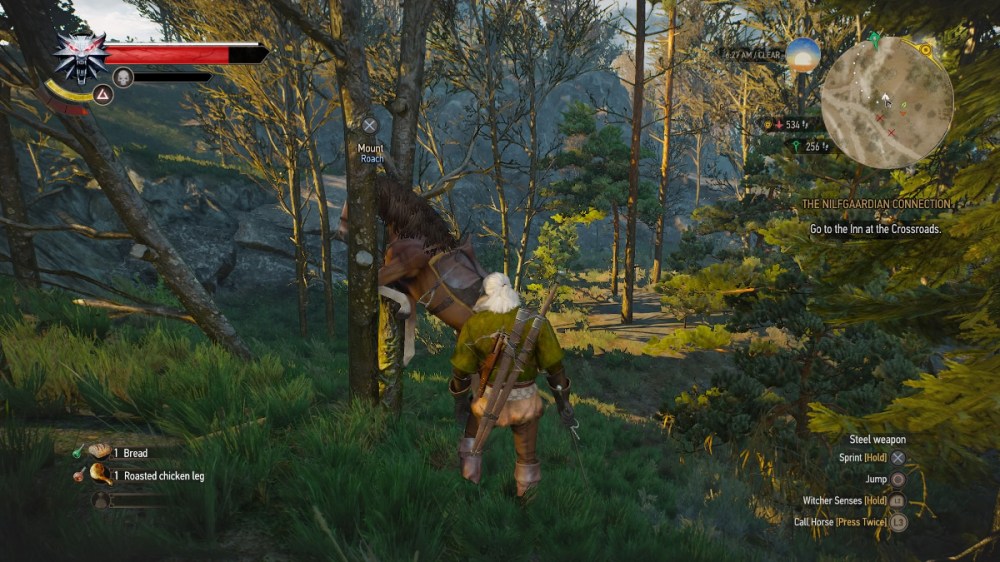The image size is (1000, 562).
Task: Click the active sign icon below the medallion
Action: click(102, 94)
